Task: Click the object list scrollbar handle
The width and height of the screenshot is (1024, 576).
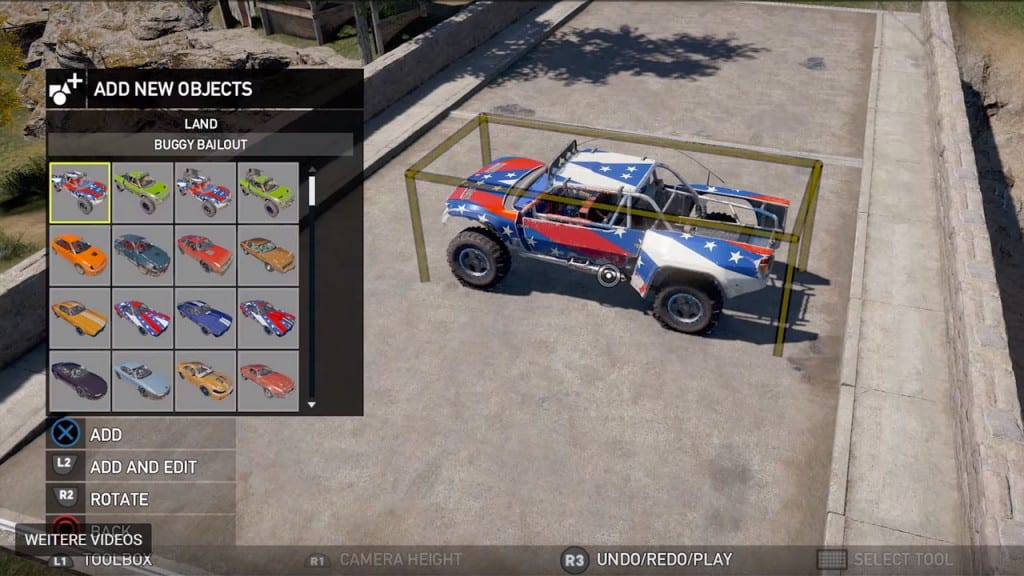Action: point(312,190)
